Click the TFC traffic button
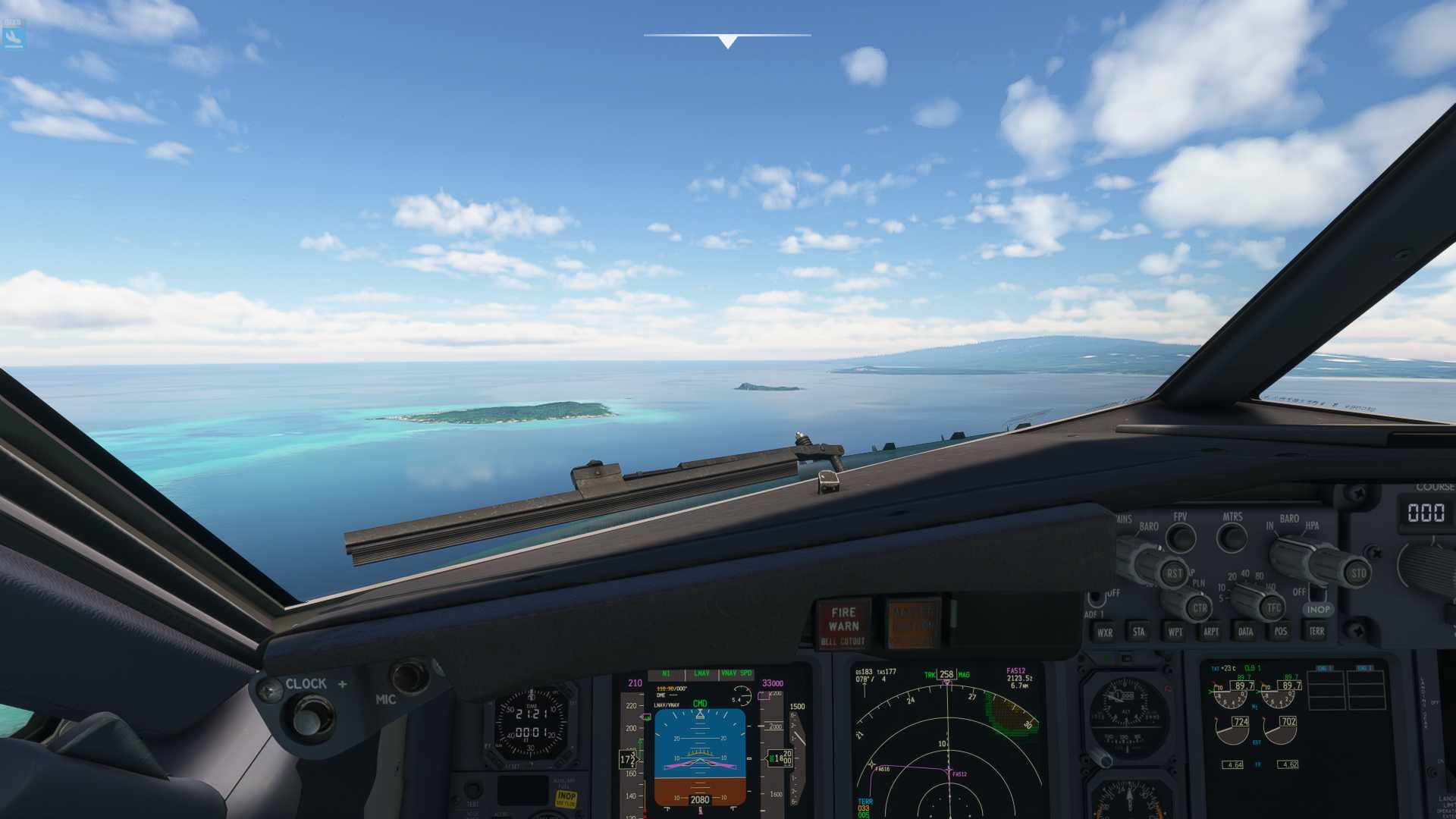 point(1273,607)
